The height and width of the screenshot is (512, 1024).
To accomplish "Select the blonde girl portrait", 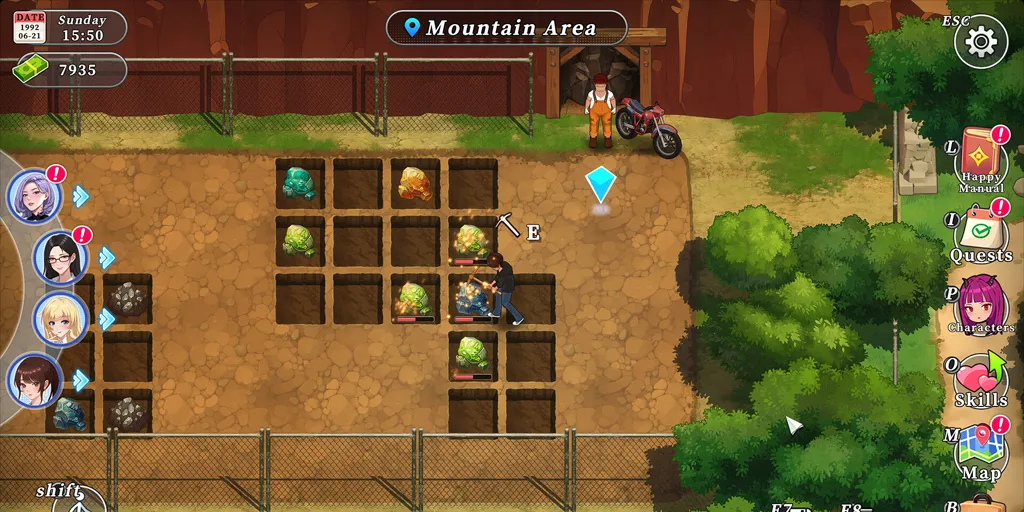I will click(x=61, y=319).
